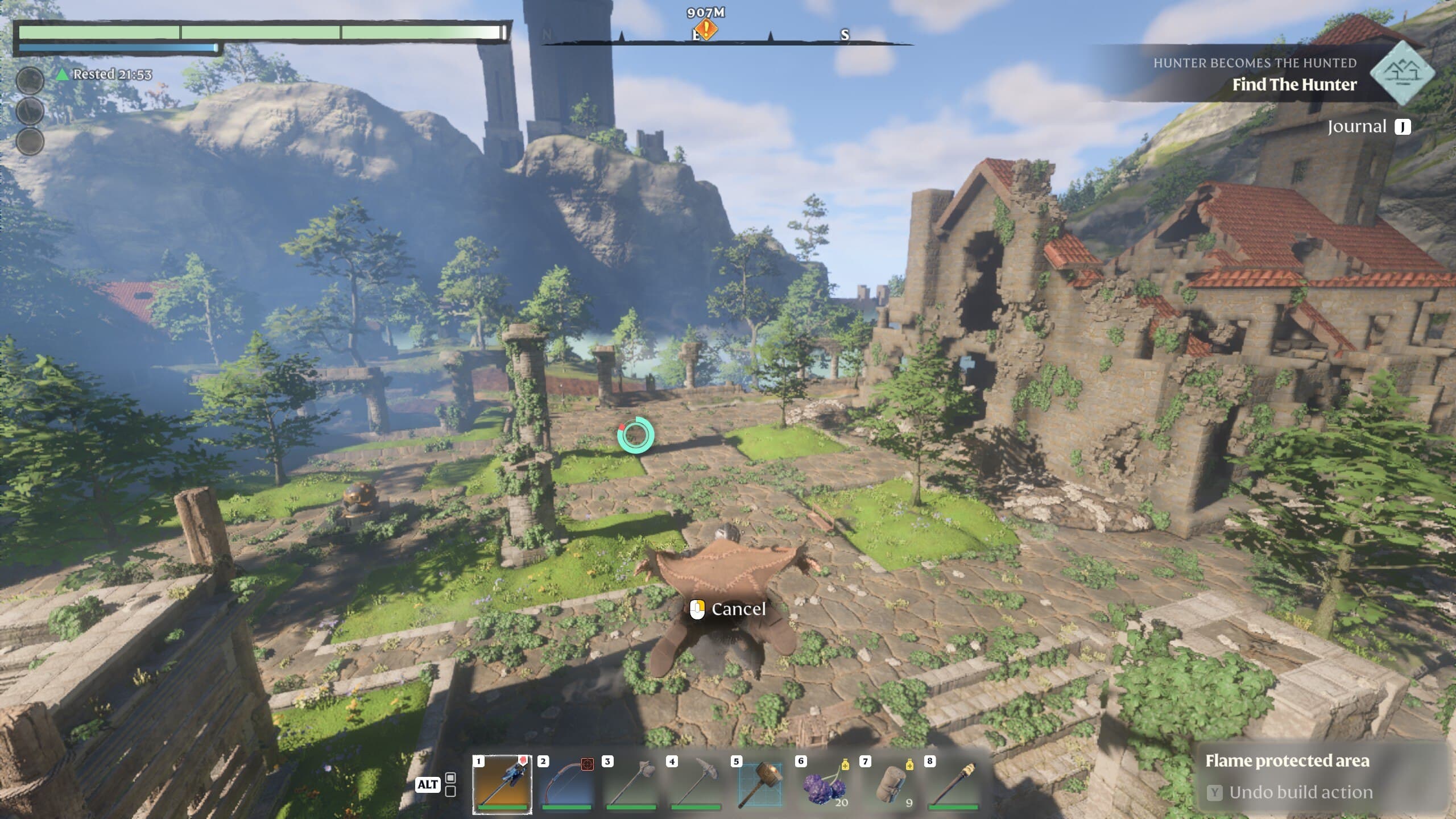This screenshot has width=1456, height=819.
Task: Choose the felling axe hotbar slot
Action: coord(631,784)
